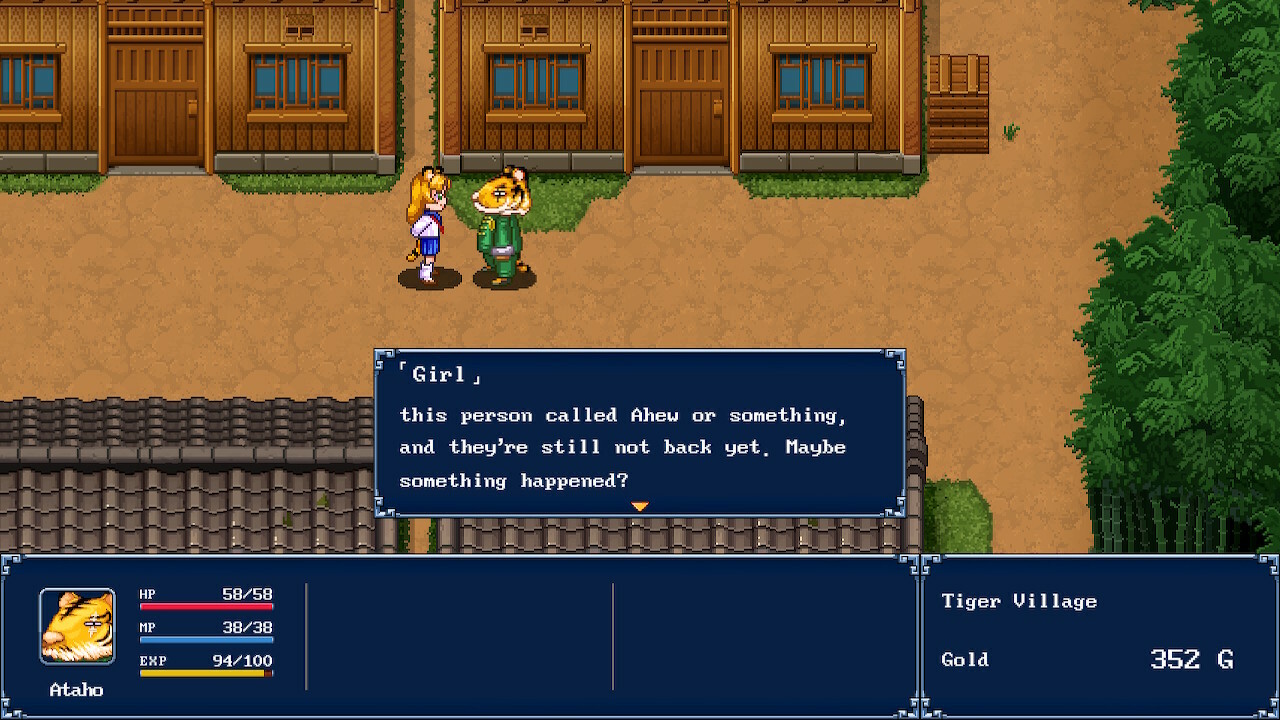This screenshot has height=720, width=1280.
Task: Select Ataho's tiger portrait
Action: coord(77,627)
